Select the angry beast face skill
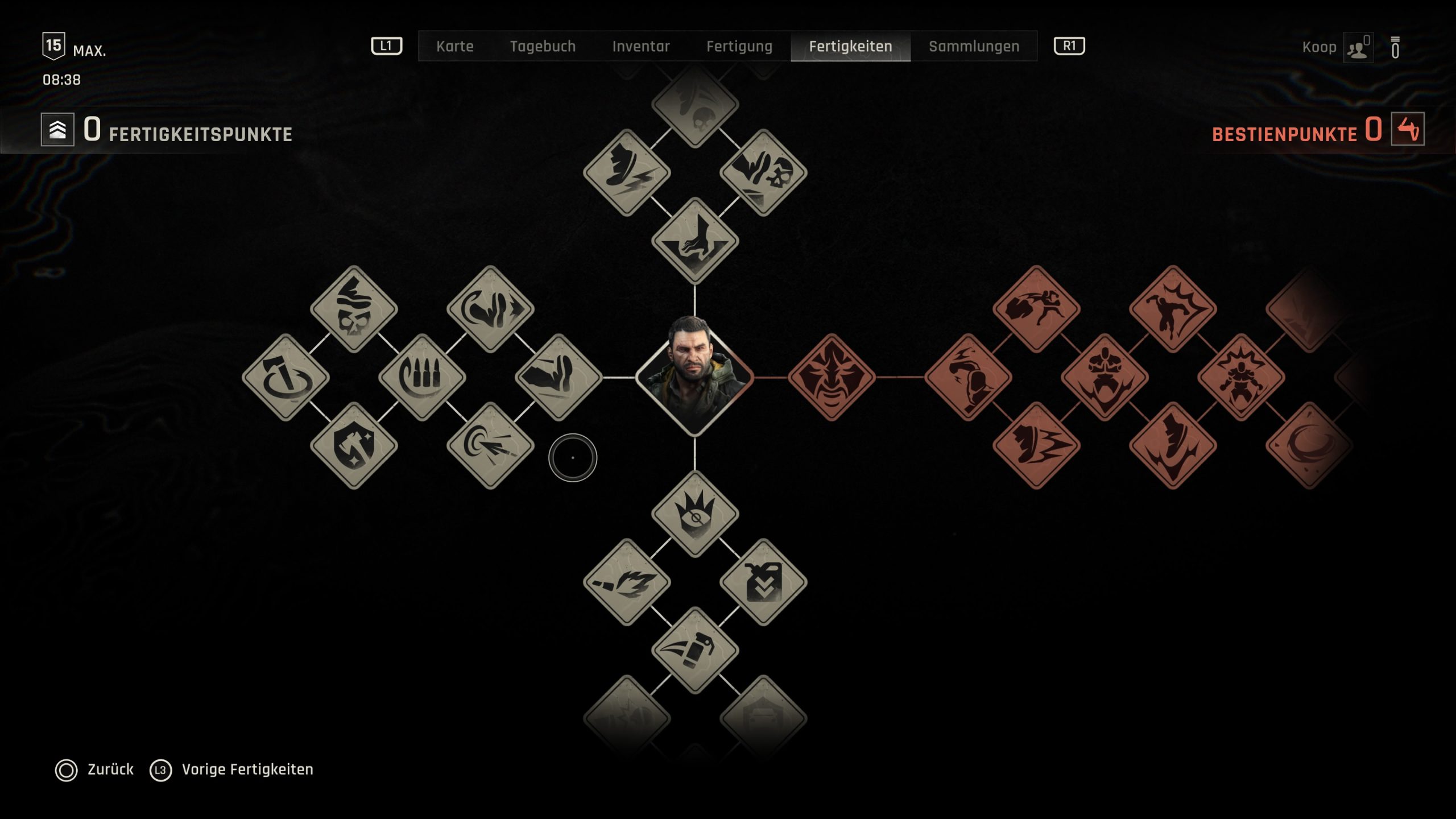 pyautogui.click(x=832, y=377)
